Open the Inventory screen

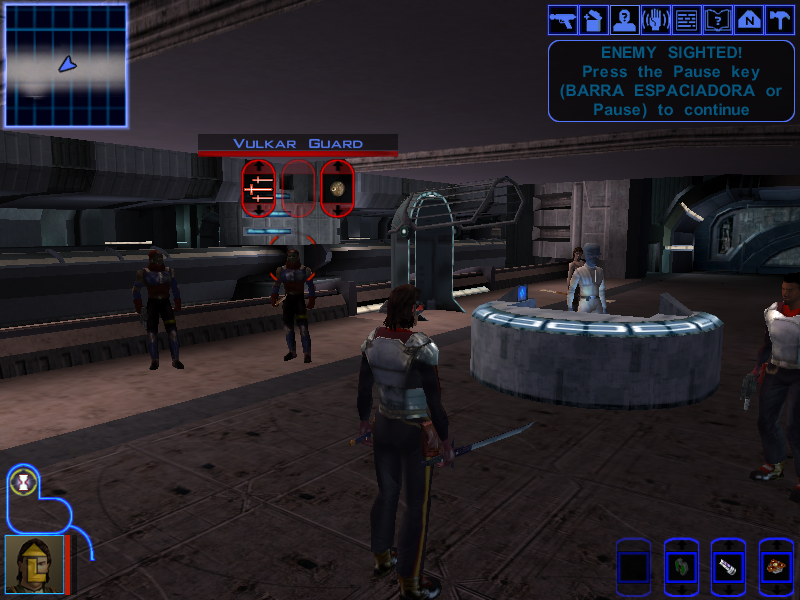coord(593,19)
